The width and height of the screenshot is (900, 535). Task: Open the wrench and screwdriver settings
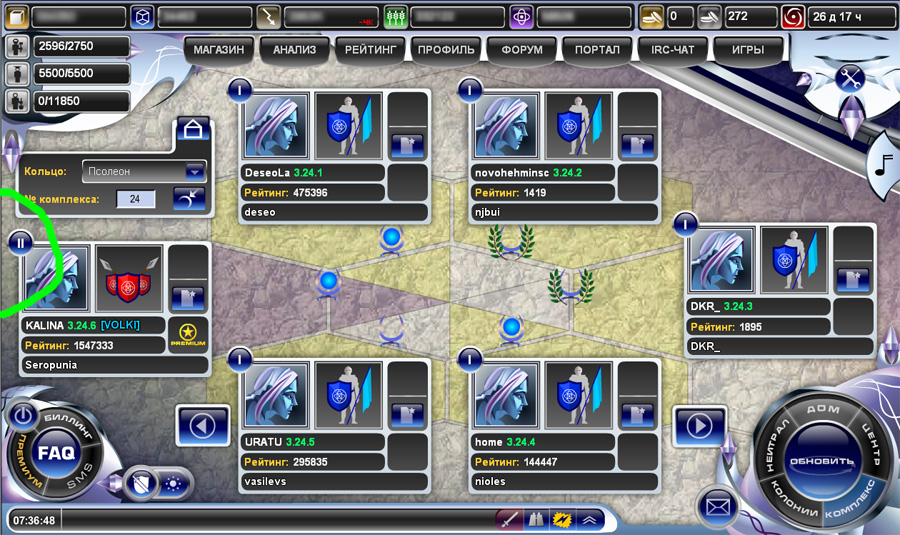pyautogui.click(x=851, y=78)
